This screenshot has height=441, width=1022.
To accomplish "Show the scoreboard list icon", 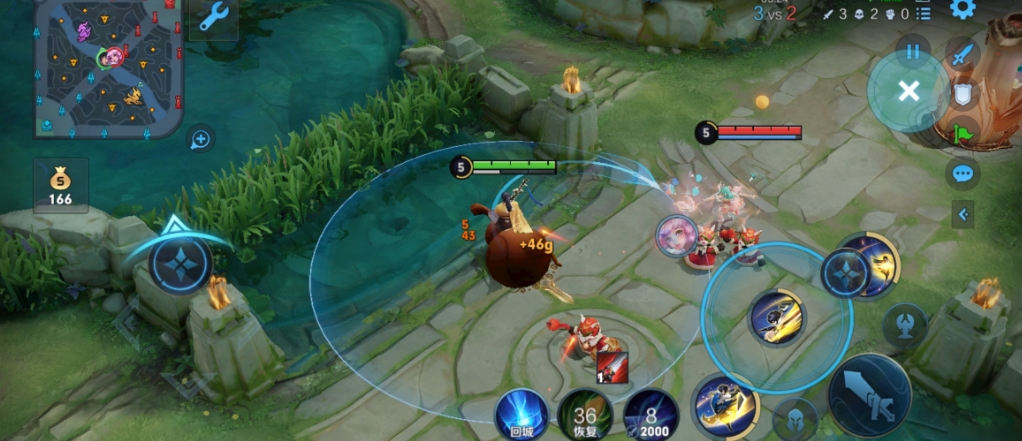I will pyautogui.click(x=923, y=14).
